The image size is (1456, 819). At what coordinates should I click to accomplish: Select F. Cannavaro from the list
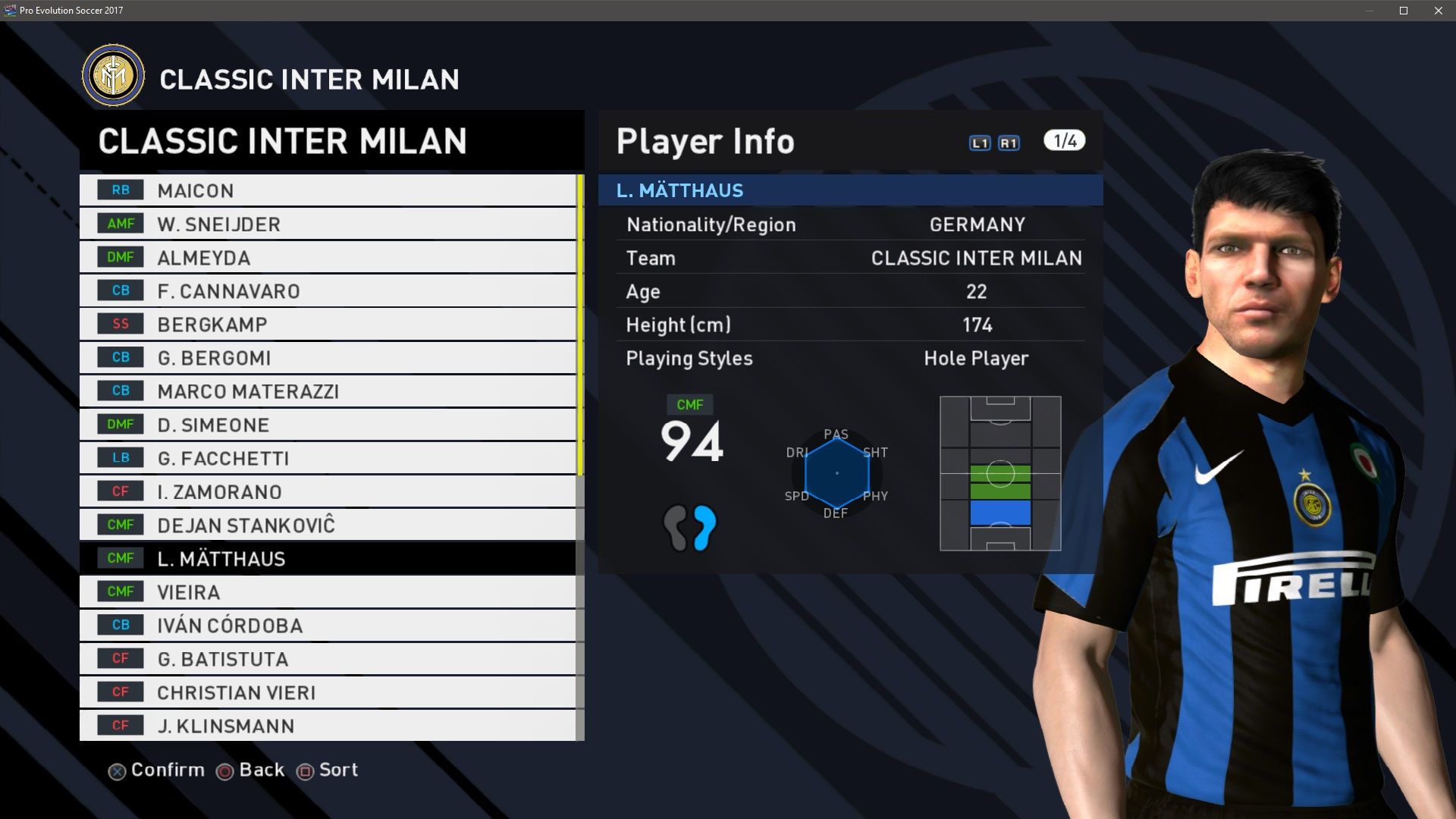328,290
